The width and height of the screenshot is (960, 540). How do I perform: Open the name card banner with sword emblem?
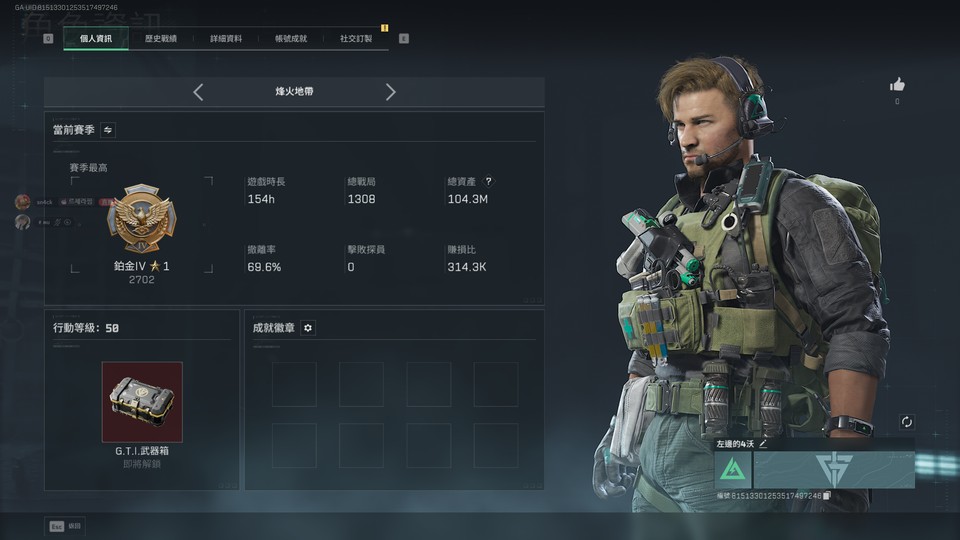tap(833, 469)
